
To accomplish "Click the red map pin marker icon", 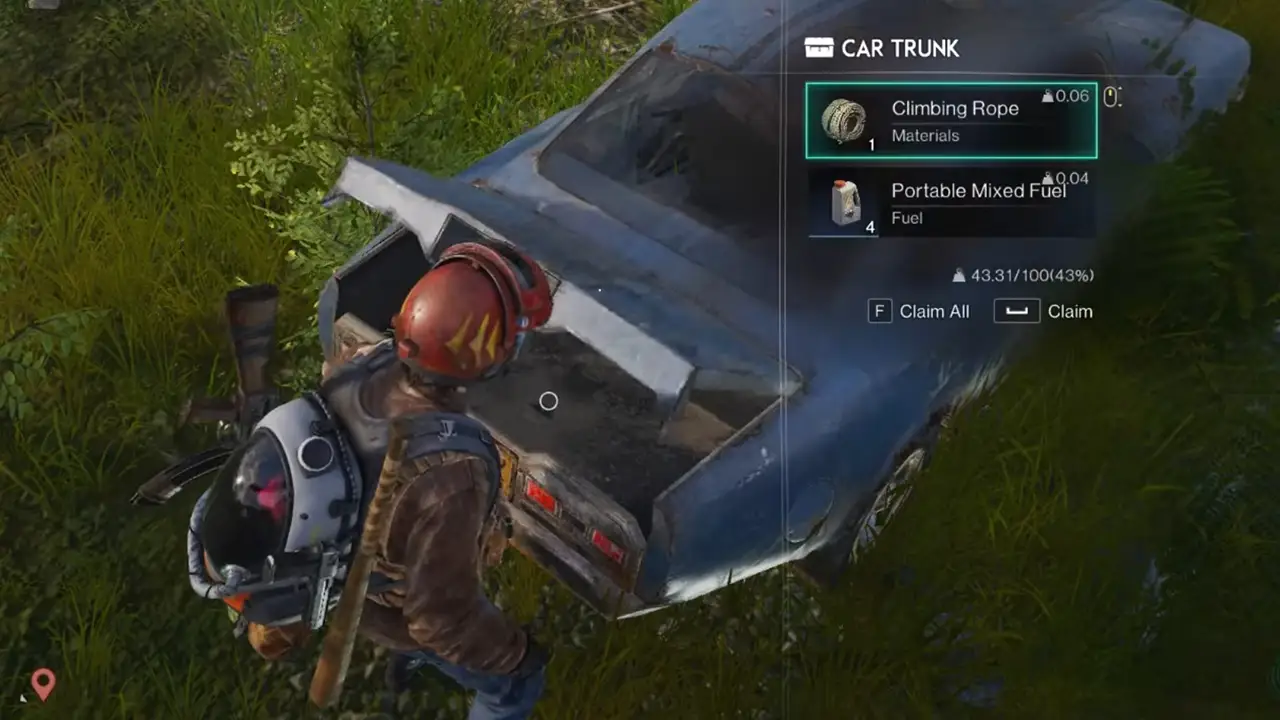I will tap(42, 684).
